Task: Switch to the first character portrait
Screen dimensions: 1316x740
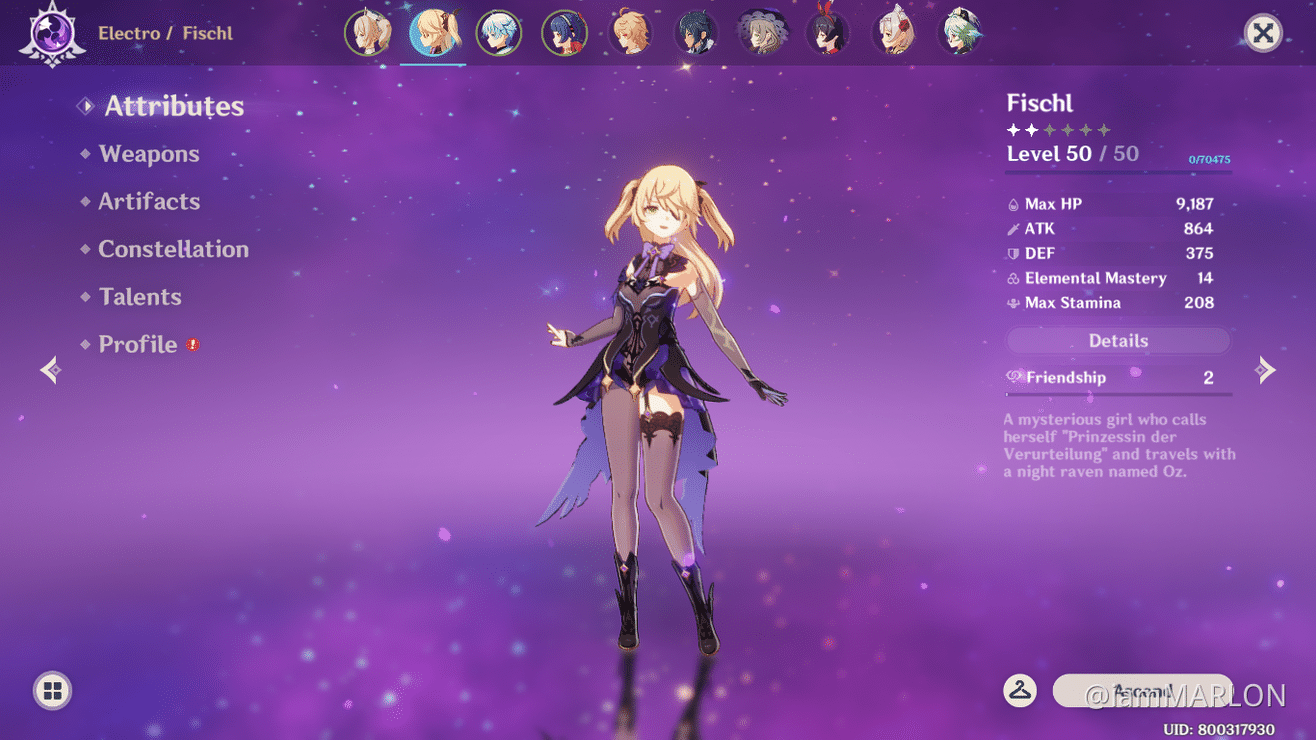Action: [367, 31]
